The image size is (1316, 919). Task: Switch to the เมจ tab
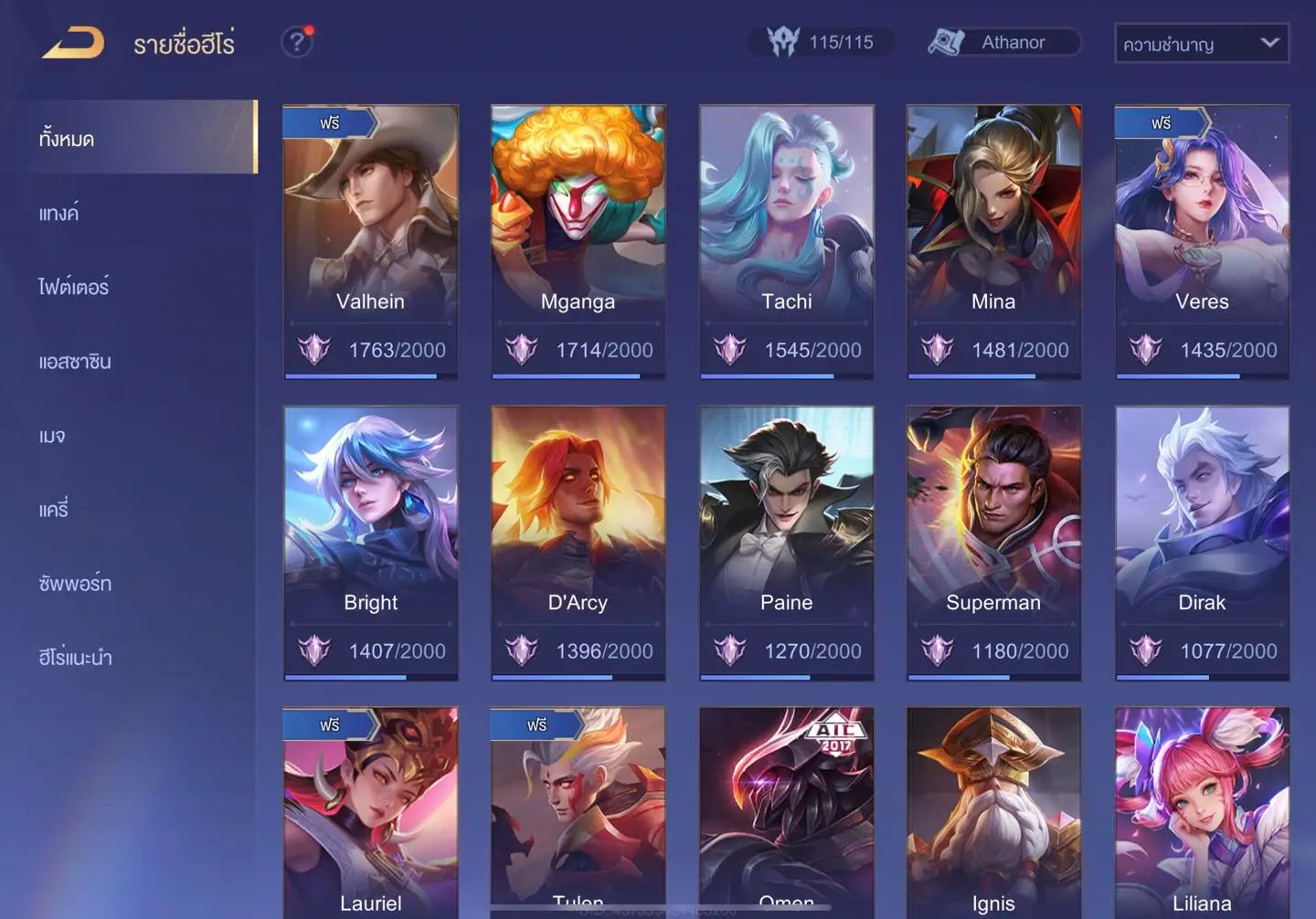coord(52,436)
